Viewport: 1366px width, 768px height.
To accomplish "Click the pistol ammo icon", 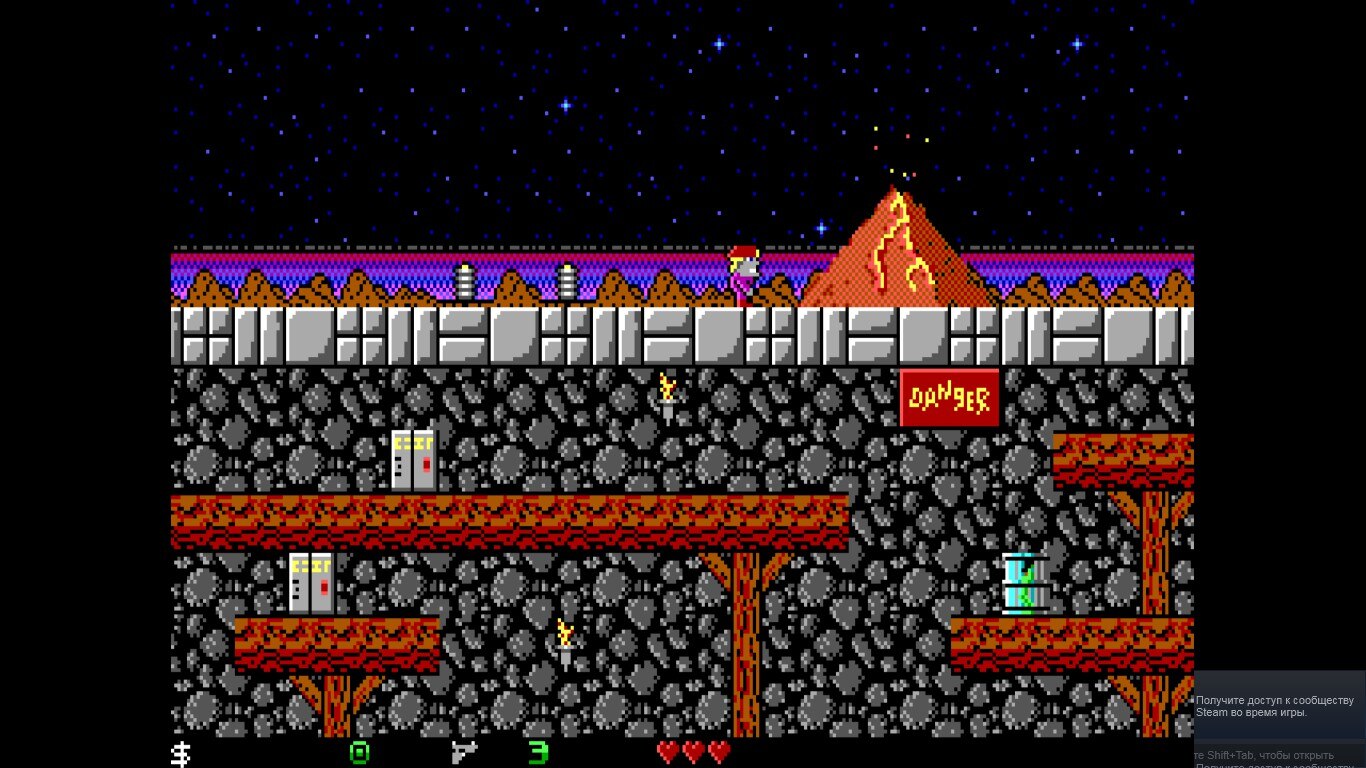I will click(463, 752).
